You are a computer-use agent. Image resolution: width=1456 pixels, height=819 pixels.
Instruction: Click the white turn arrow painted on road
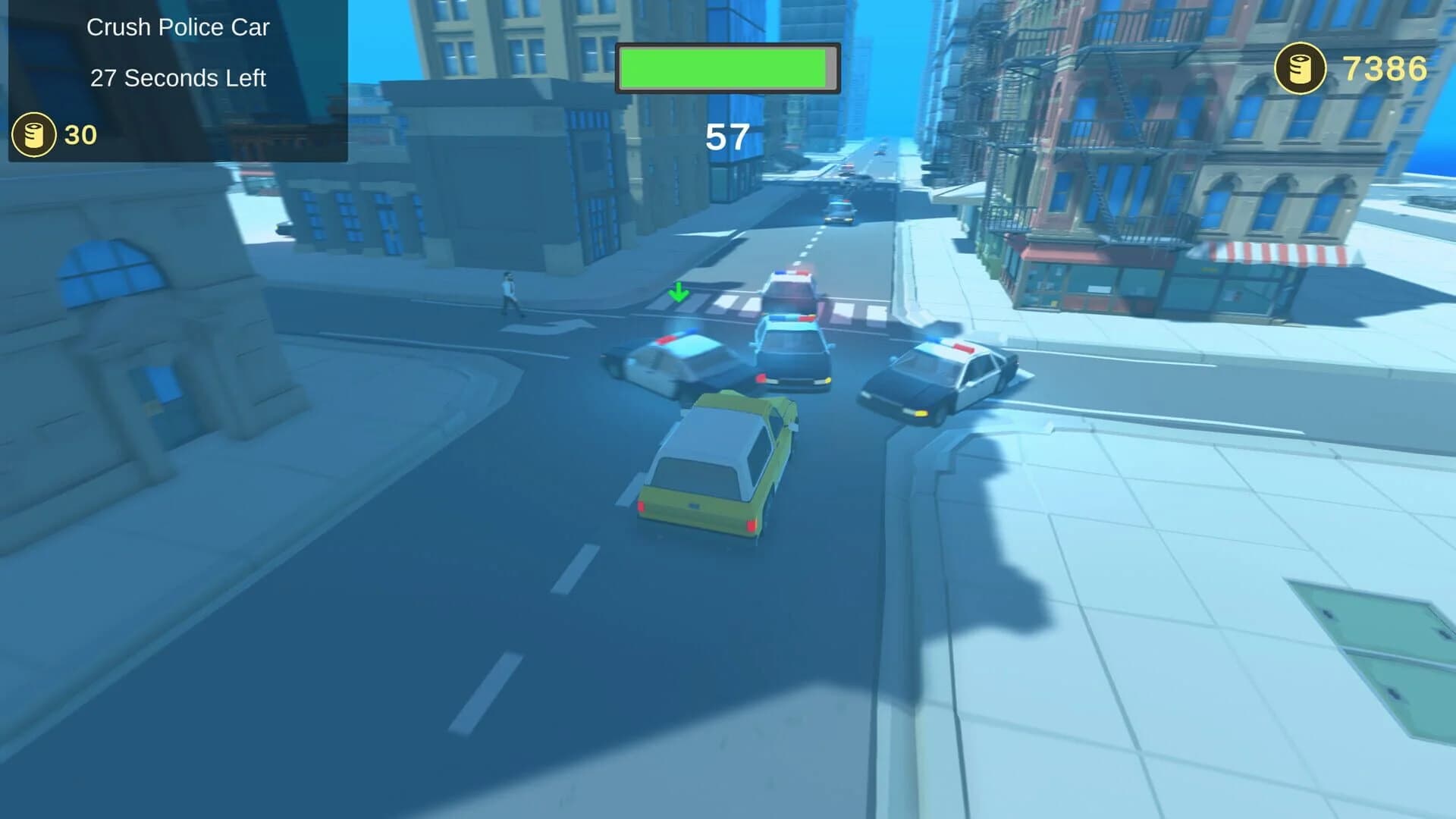[x=550, y=328]
